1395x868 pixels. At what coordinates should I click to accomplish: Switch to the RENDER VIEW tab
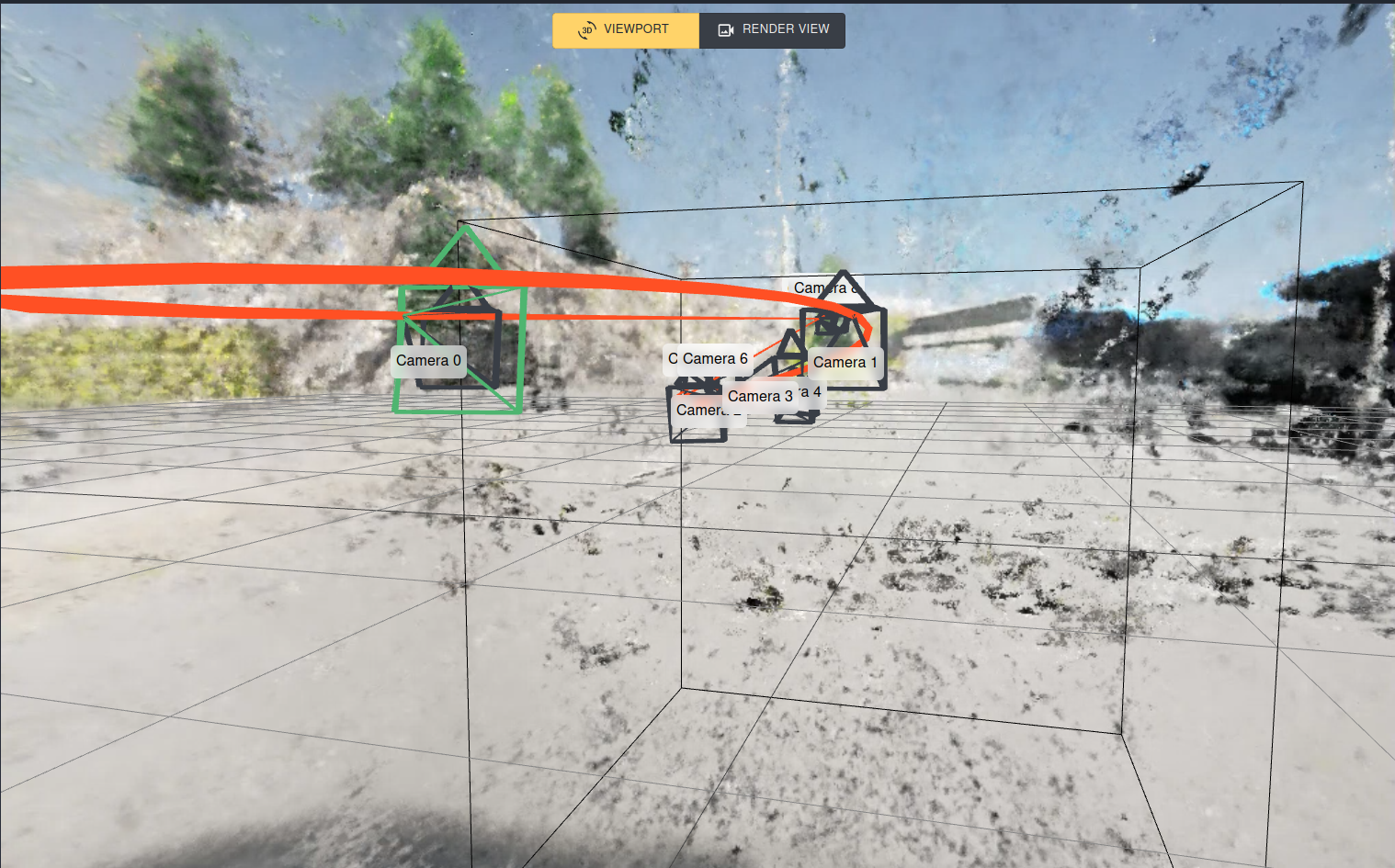pyautogui.click(x=772, y=29)
